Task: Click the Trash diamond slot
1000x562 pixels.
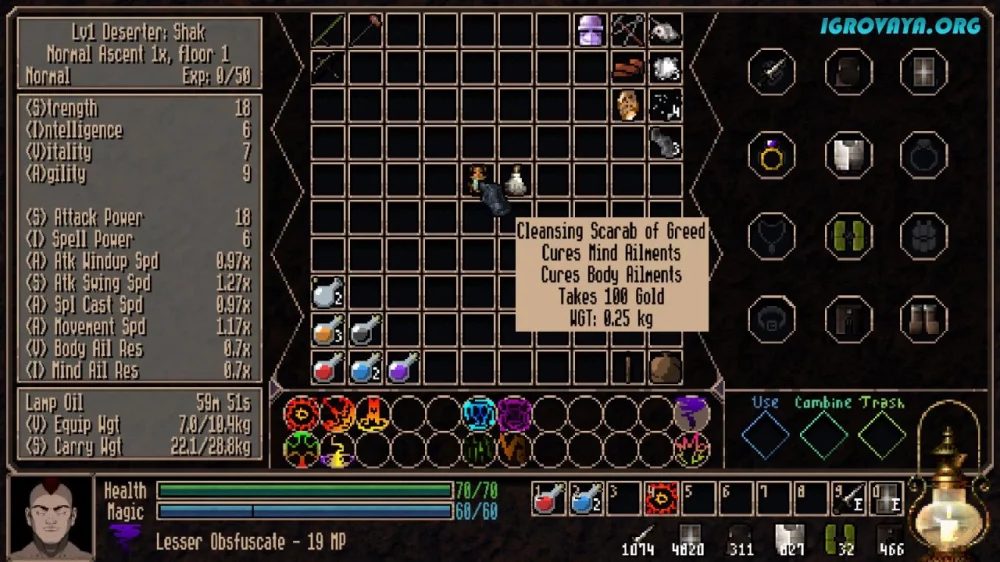Action: coord(882,435)
